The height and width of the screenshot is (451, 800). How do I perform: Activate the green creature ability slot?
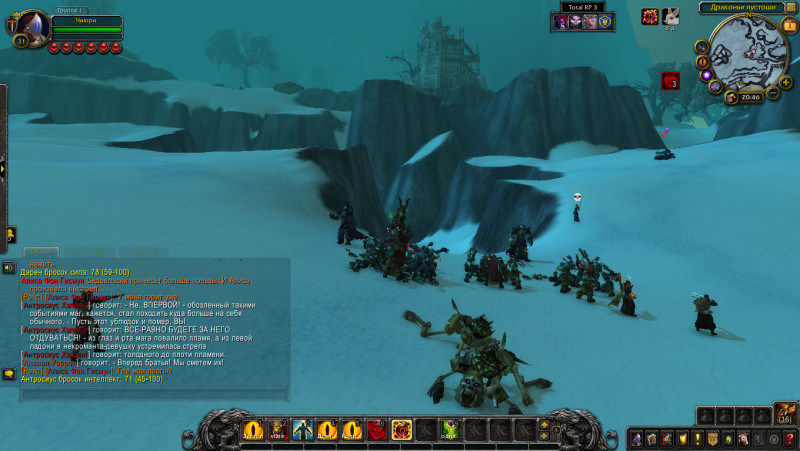(x=451, y=430)
